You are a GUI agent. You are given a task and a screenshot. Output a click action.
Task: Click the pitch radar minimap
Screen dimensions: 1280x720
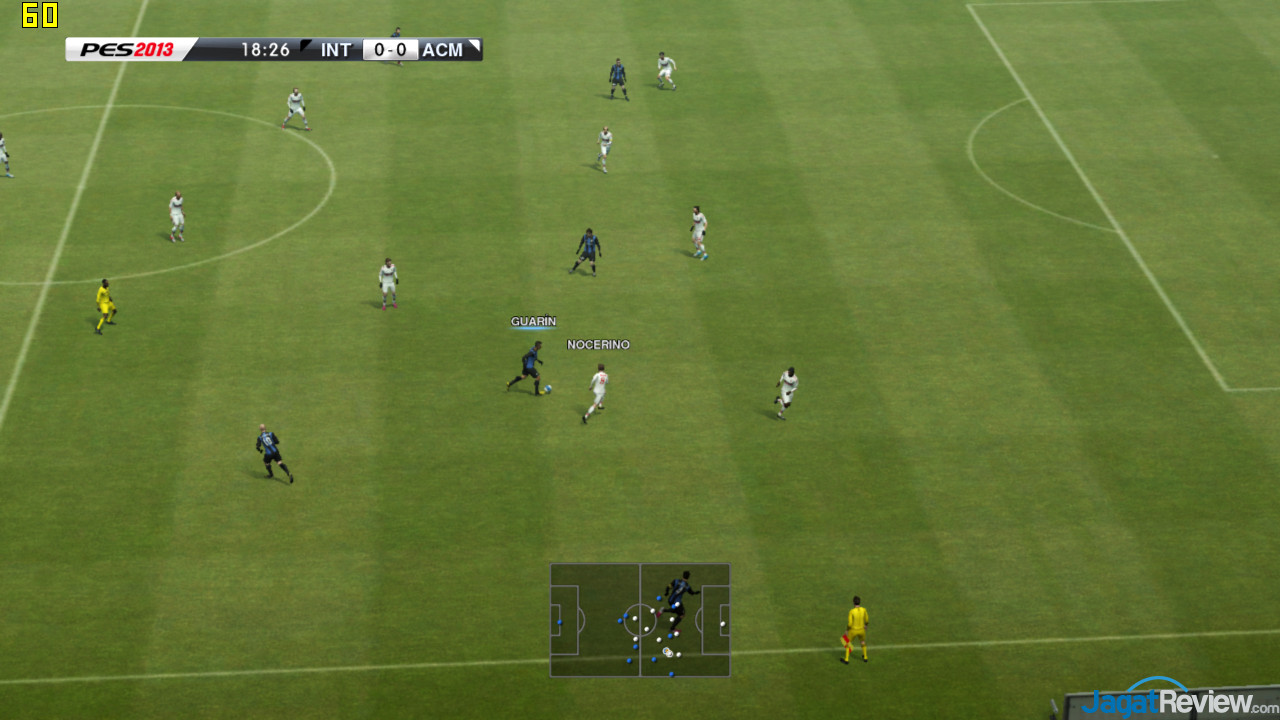click(x=640, y=620)
